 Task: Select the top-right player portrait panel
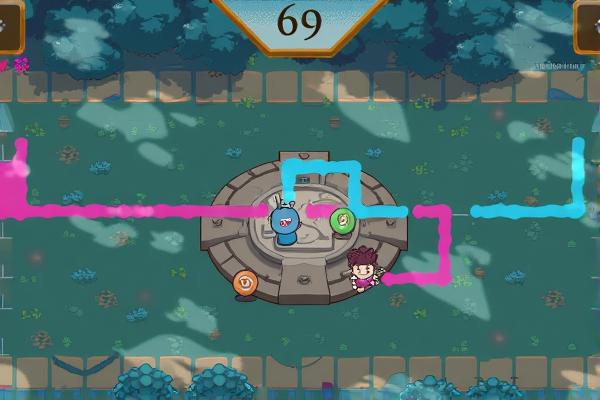click(588, 27)
